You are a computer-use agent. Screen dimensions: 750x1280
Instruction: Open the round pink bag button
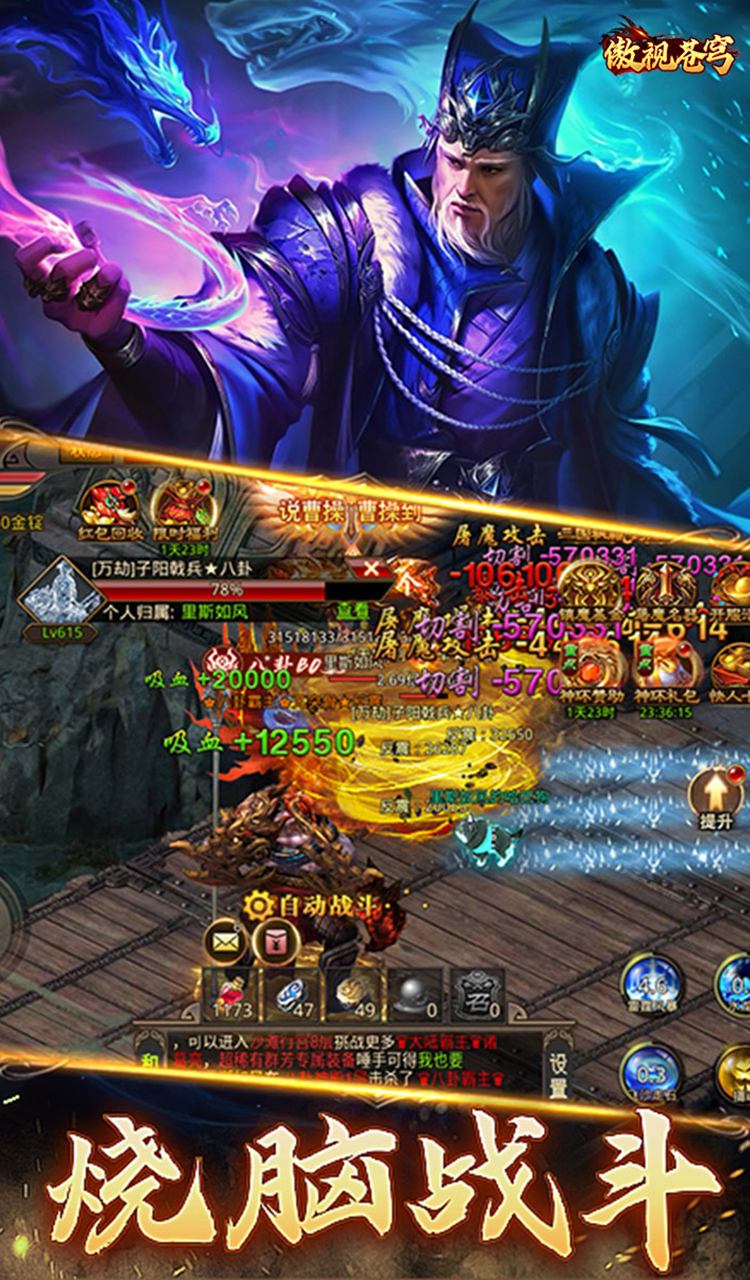[x=271, y=940]
